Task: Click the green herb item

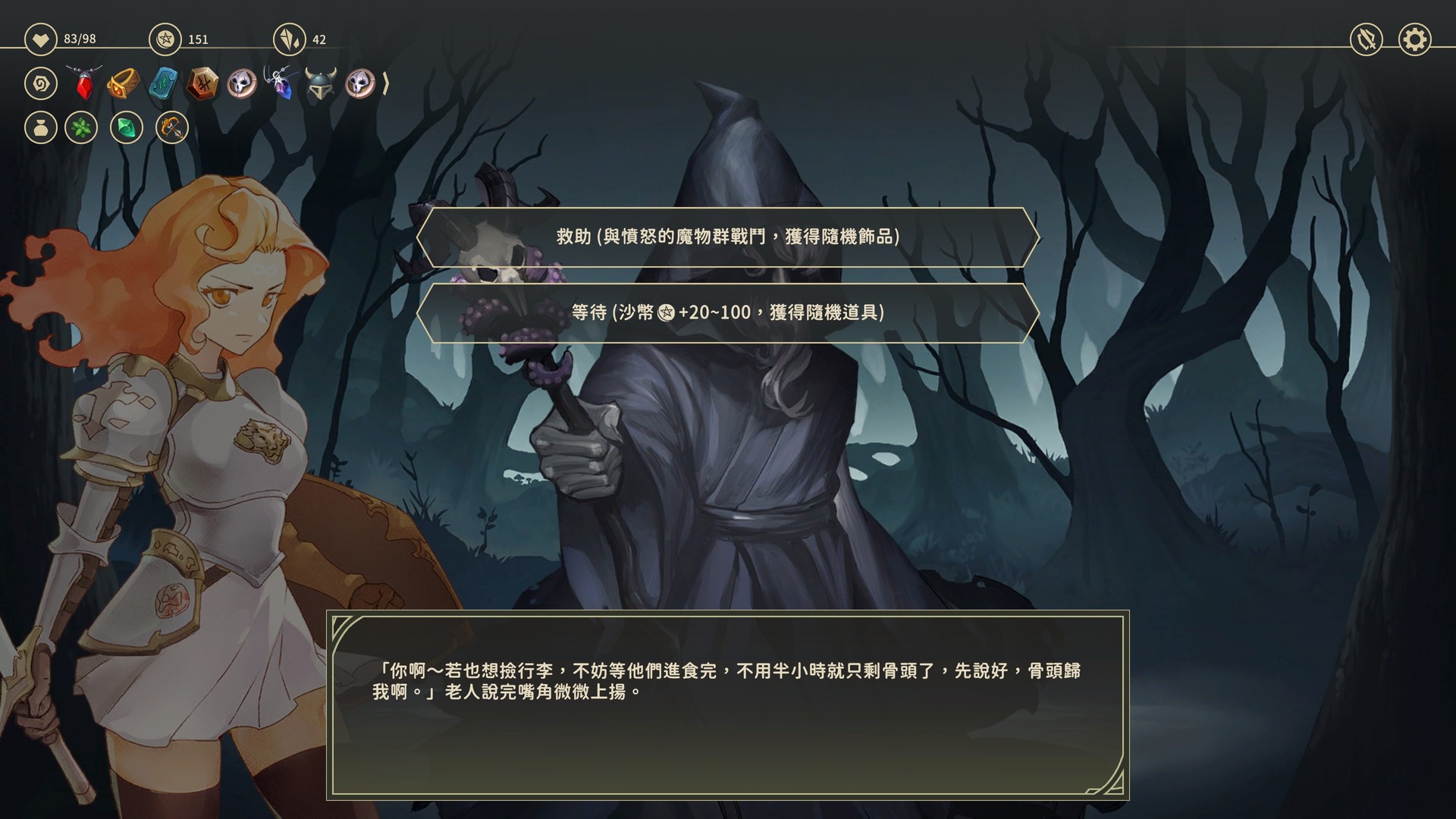Action: (81, 128)
